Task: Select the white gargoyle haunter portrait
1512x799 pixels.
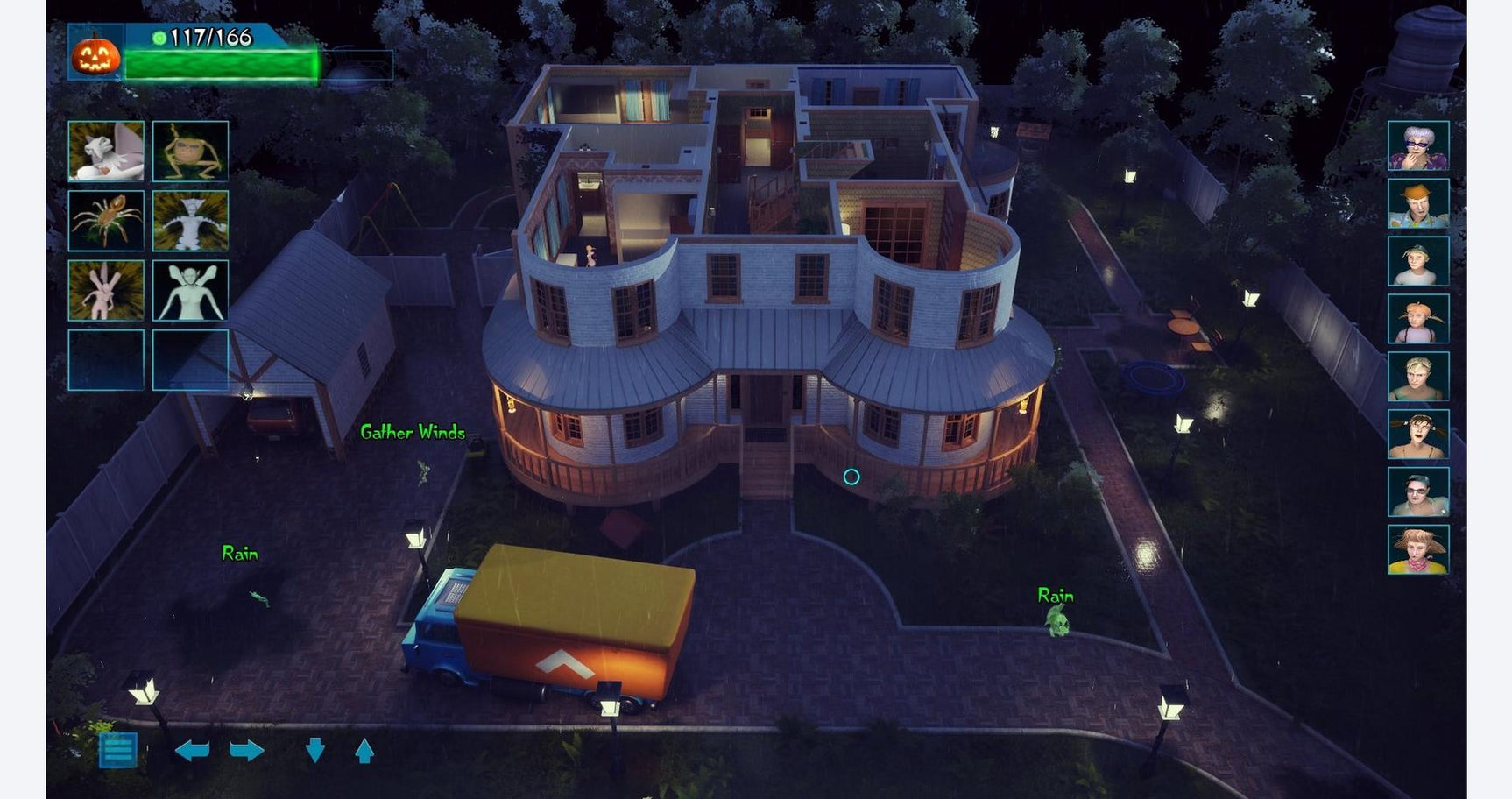Action: tap(106, 152)
